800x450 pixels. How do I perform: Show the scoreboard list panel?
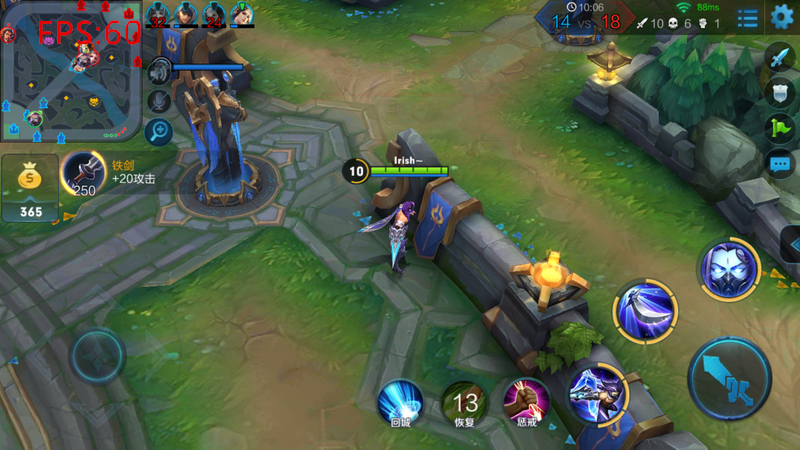coord(747,18)
